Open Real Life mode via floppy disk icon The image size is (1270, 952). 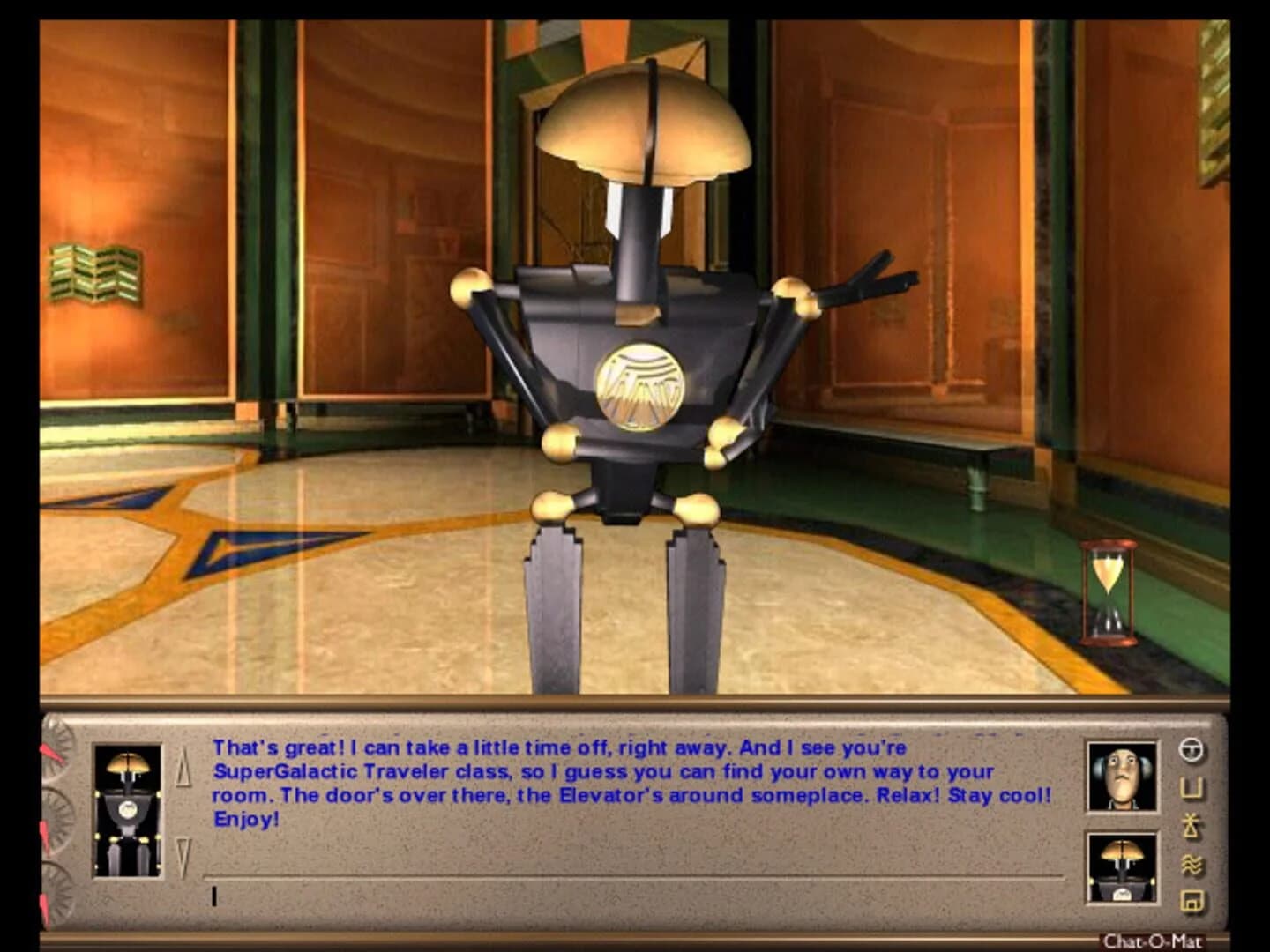(1191, 901)
